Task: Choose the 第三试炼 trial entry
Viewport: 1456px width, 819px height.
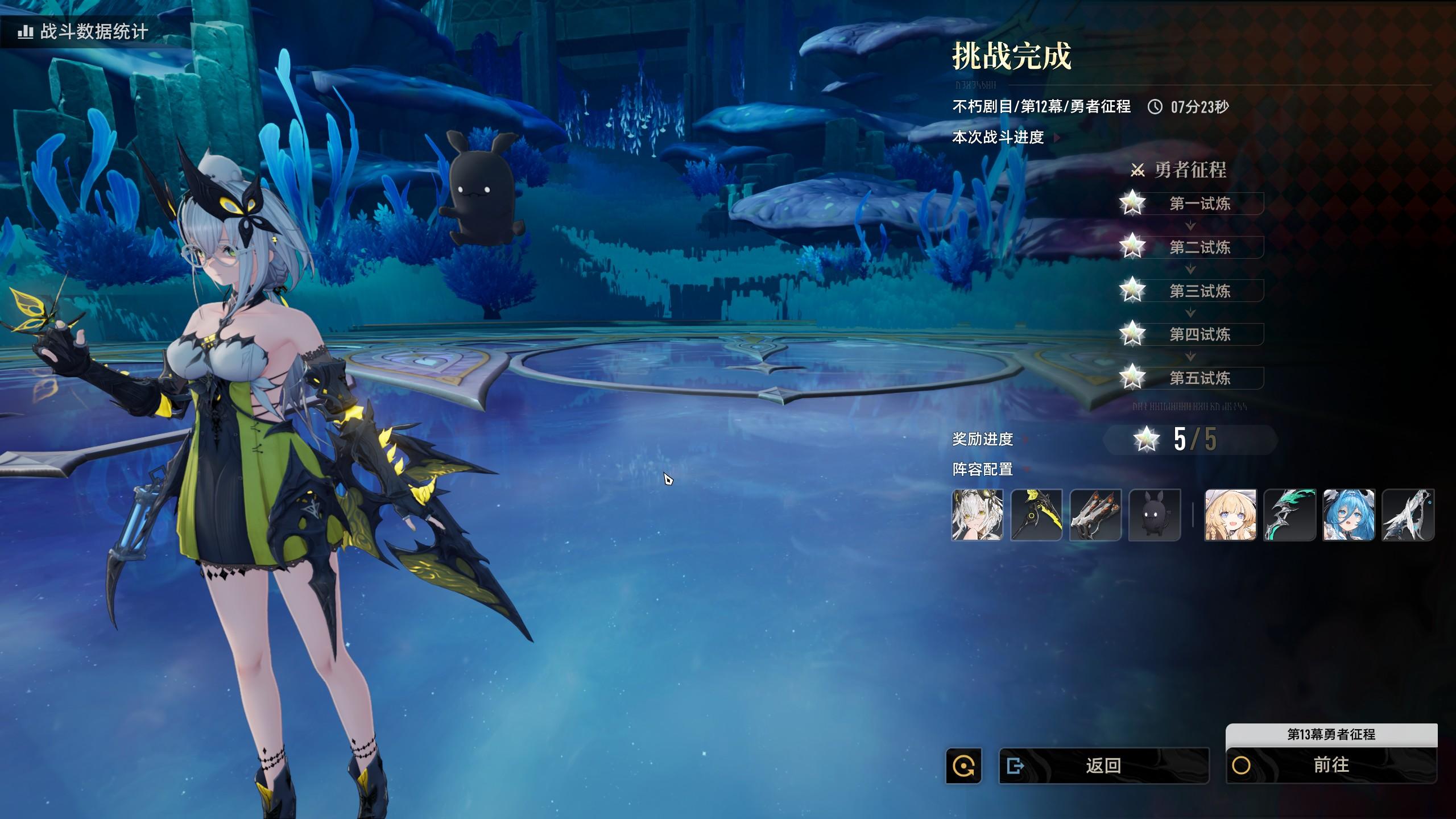Action: (1199, 291)
